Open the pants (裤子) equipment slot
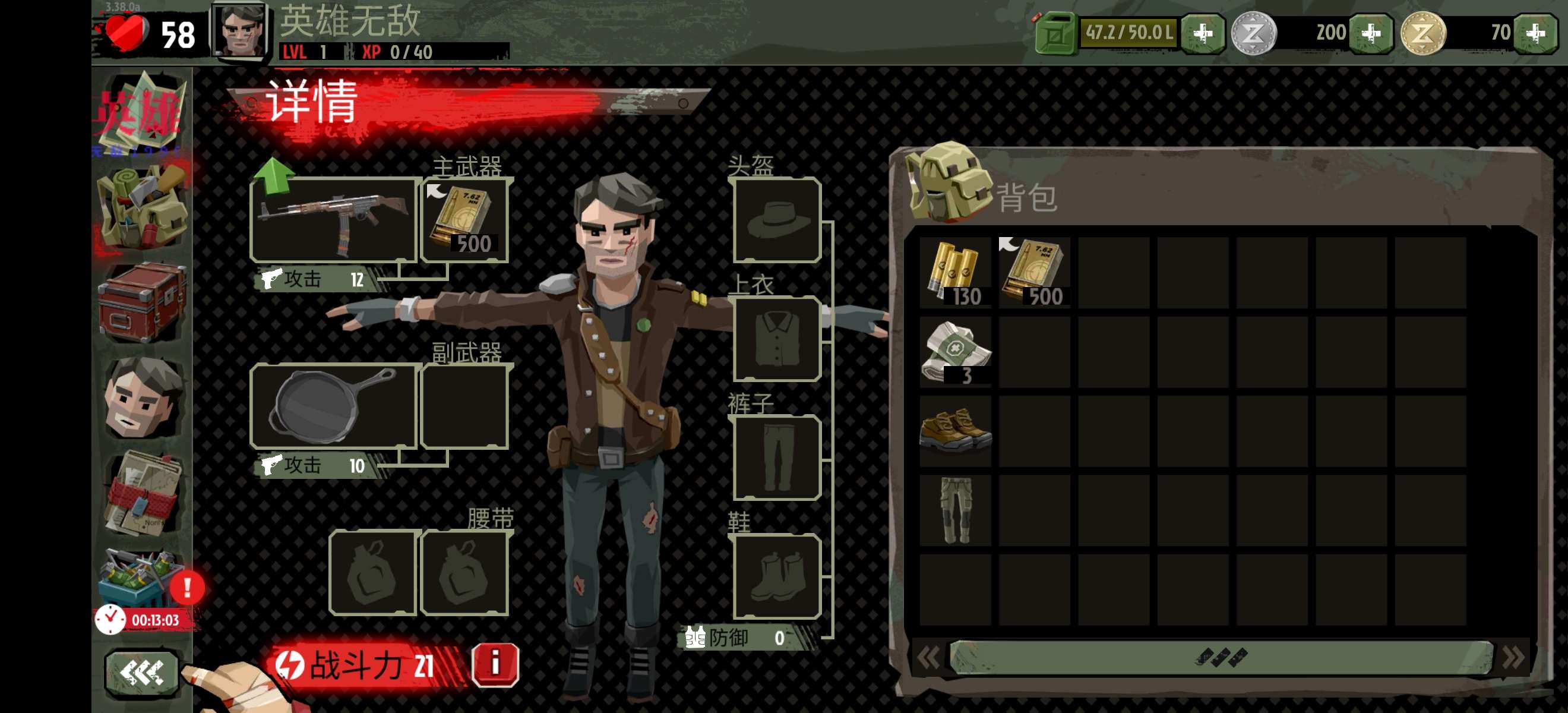Image resolution: width=1568 pixels, height=713 pixels. 777,458
